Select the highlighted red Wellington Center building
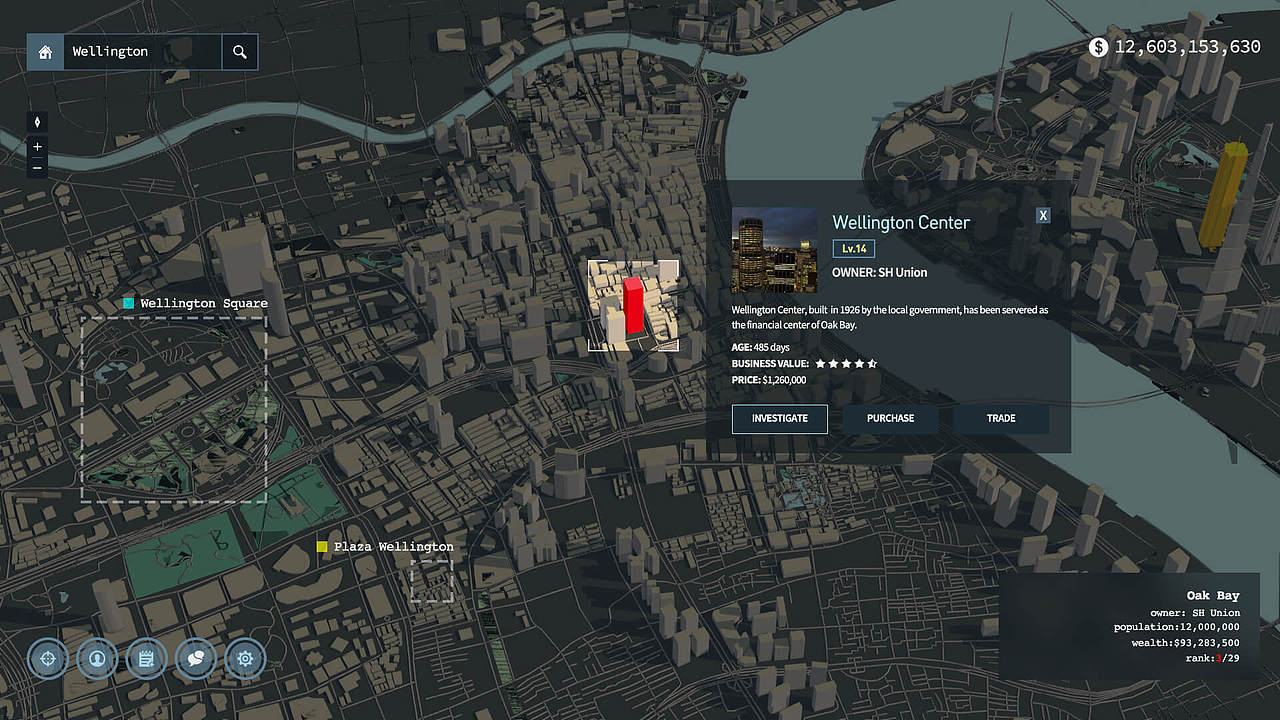The width and height of the screenshot is (1280, 720). tap(633, 307)
